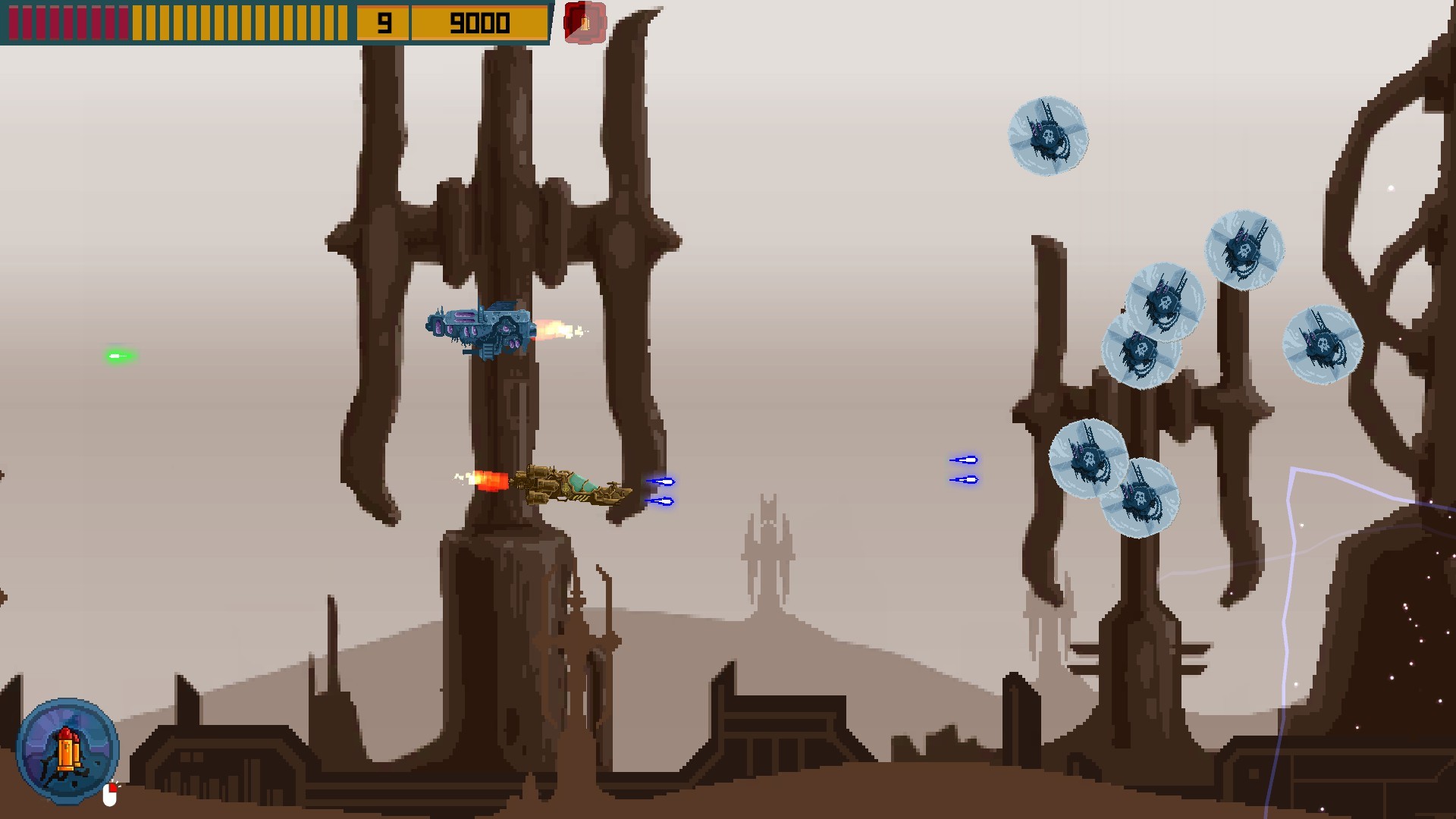Viewport: 1456px width, 819px height.
Task: Click the level number 9 box
Action: click(x=384, y=22)
